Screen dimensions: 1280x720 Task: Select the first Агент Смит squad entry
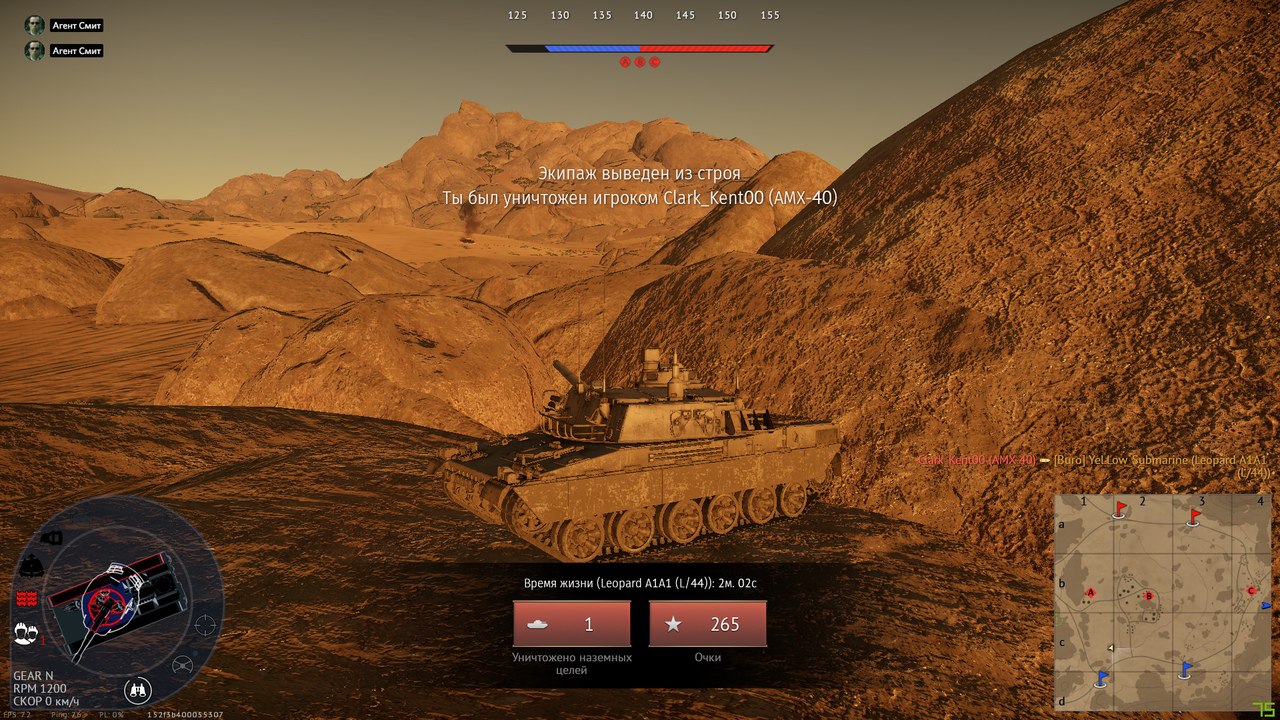pos(64,25)
